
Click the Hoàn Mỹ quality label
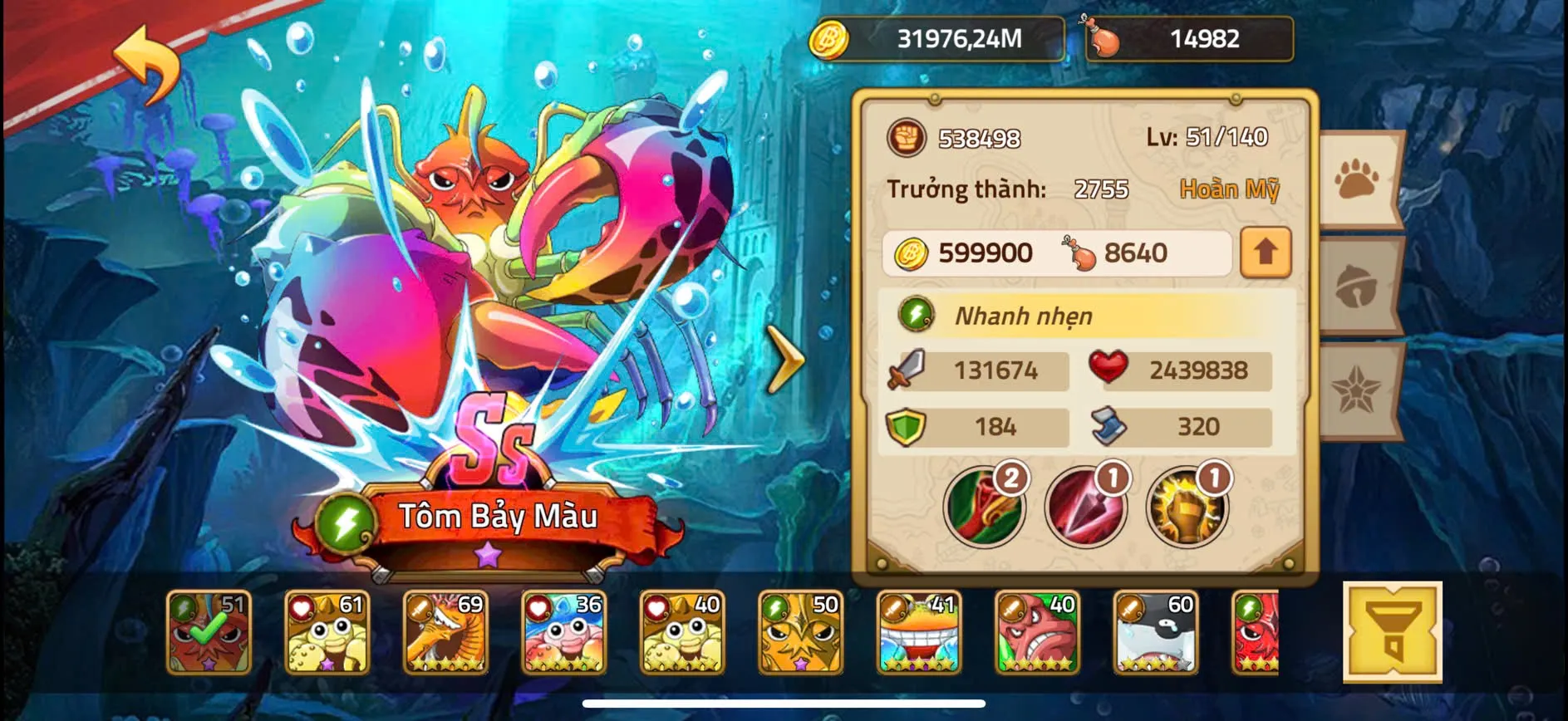(x=1231, y=189)
